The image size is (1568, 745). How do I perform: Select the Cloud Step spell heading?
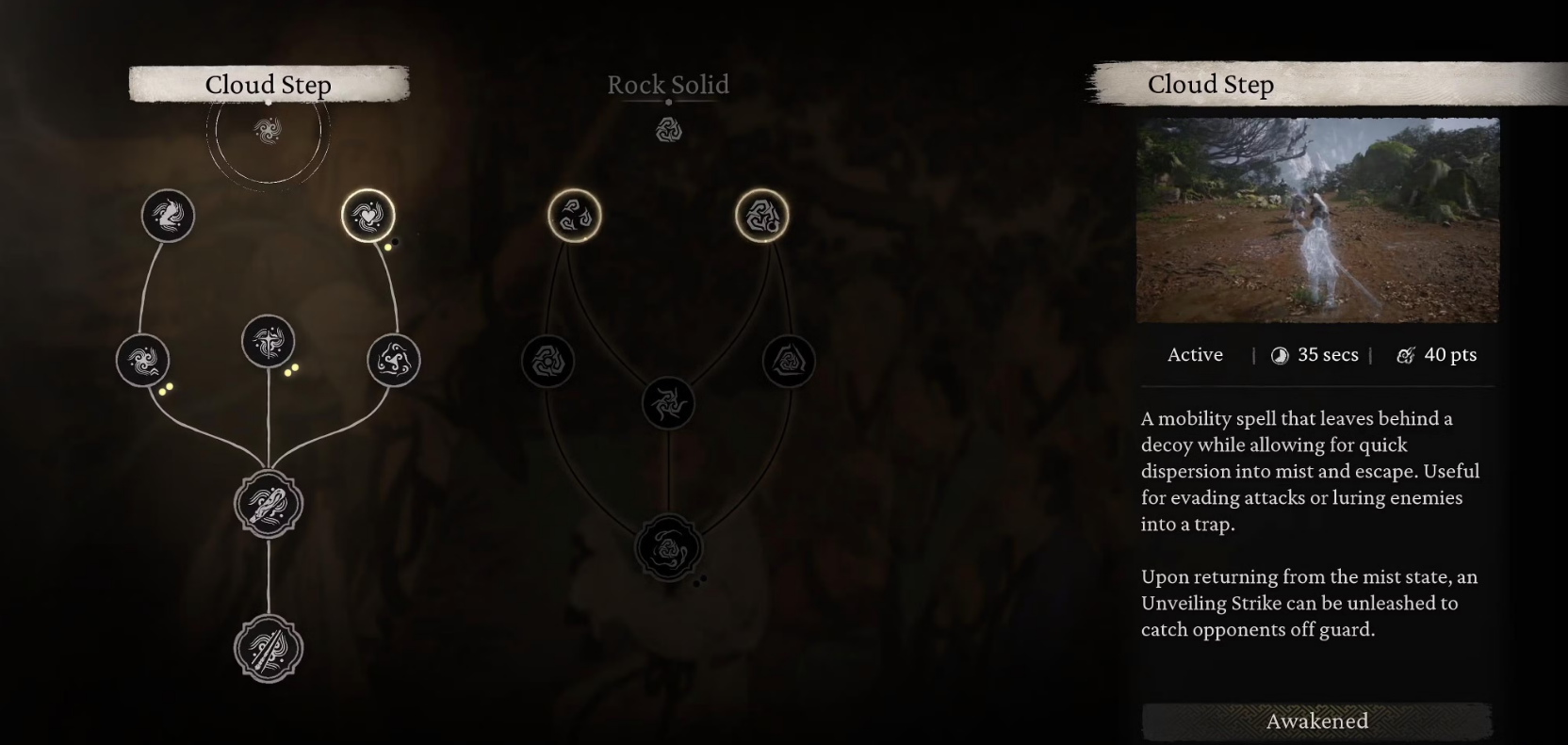click(x=269, y=85)
